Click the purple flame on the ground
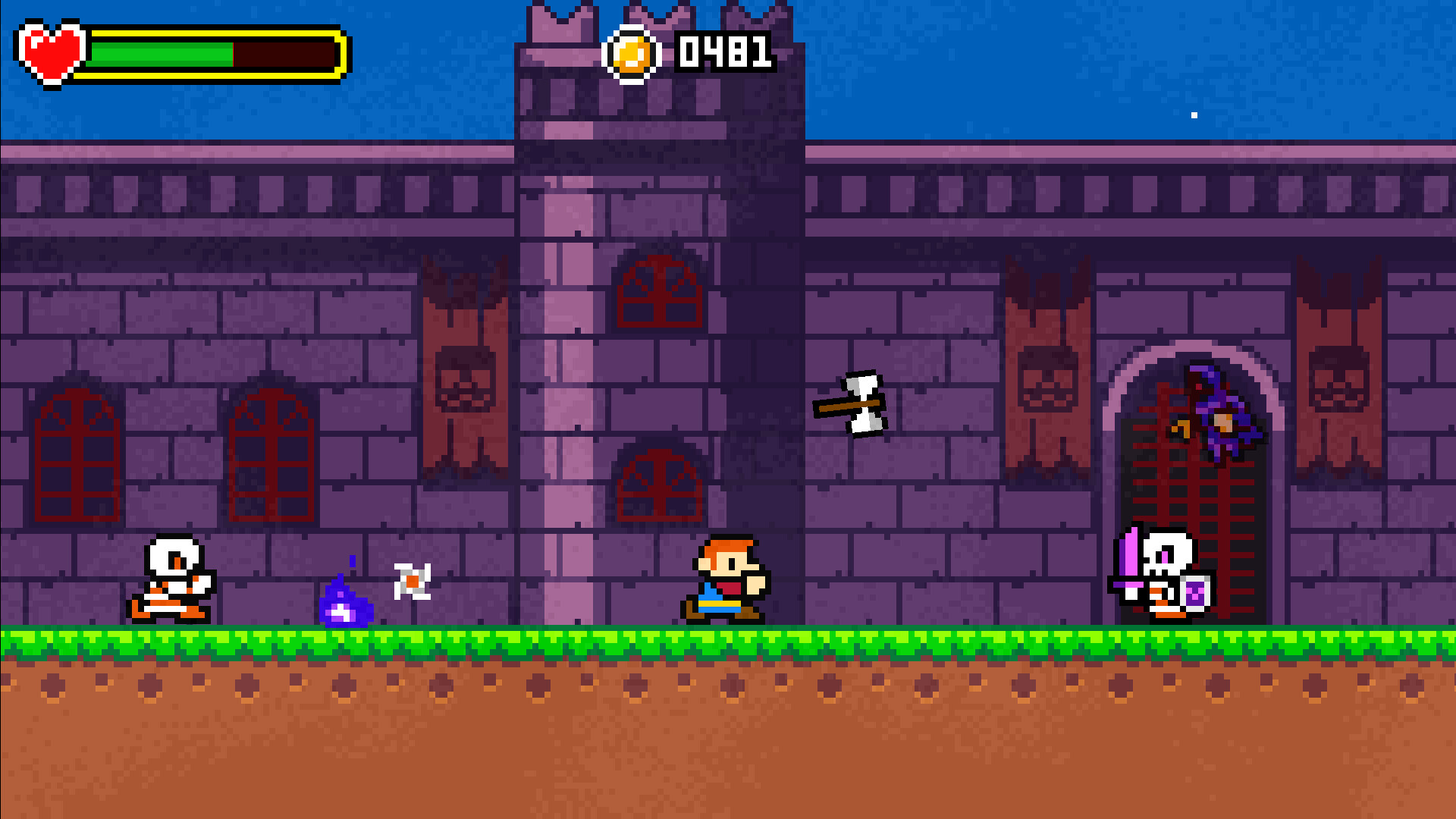 tap(346, 601)
